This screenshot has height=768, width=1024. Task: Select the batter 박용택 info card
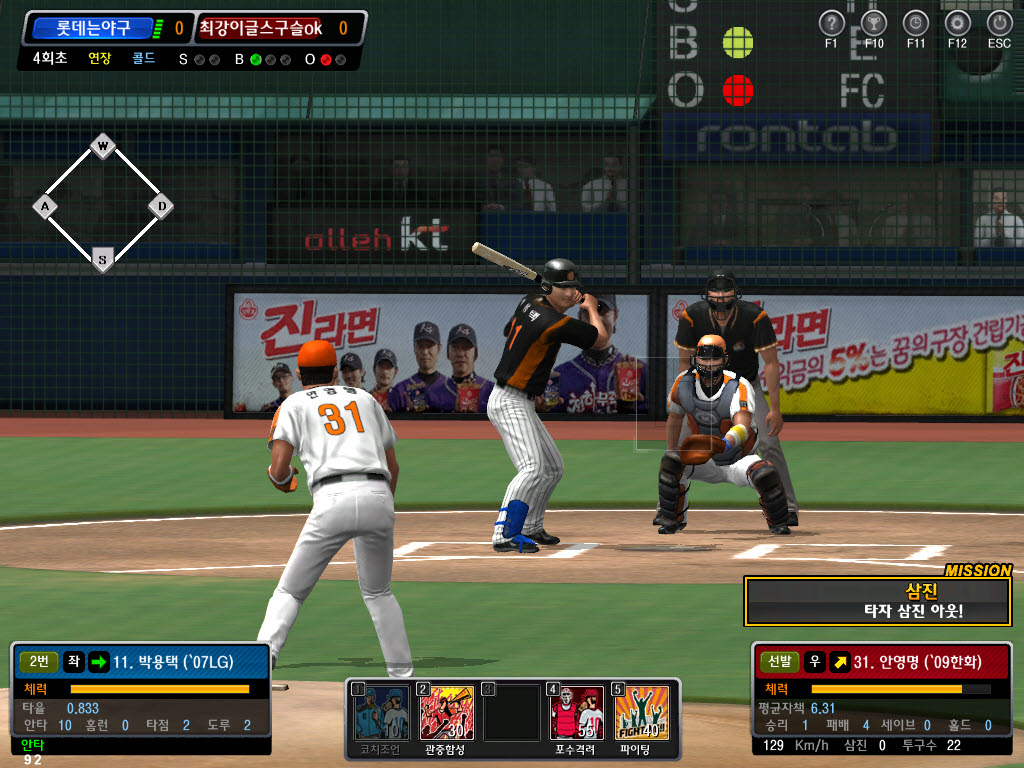point(141,697)
